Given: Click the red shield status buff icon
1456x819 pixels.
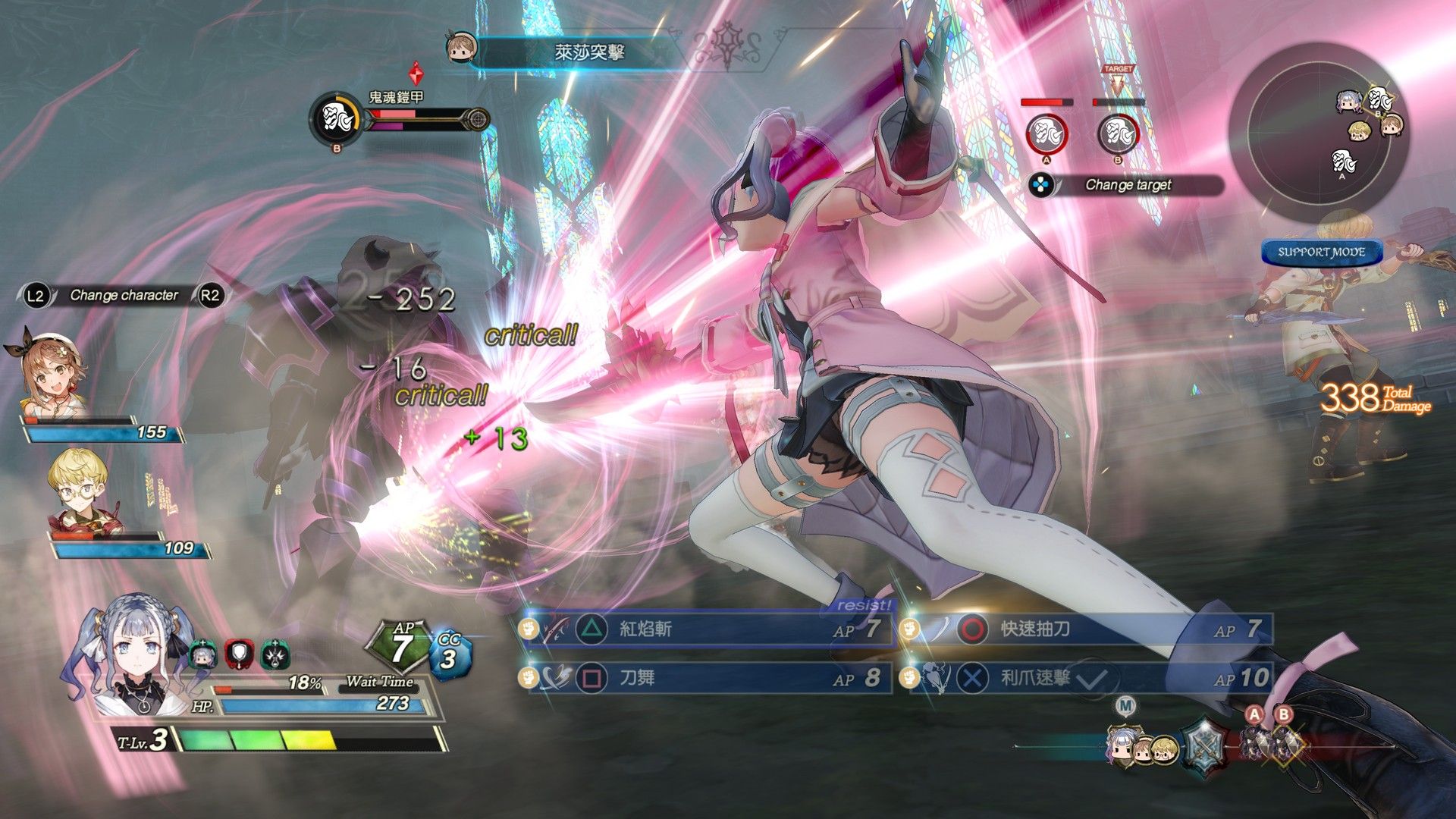Looking at the screenshot, I should tap(239, 654).
